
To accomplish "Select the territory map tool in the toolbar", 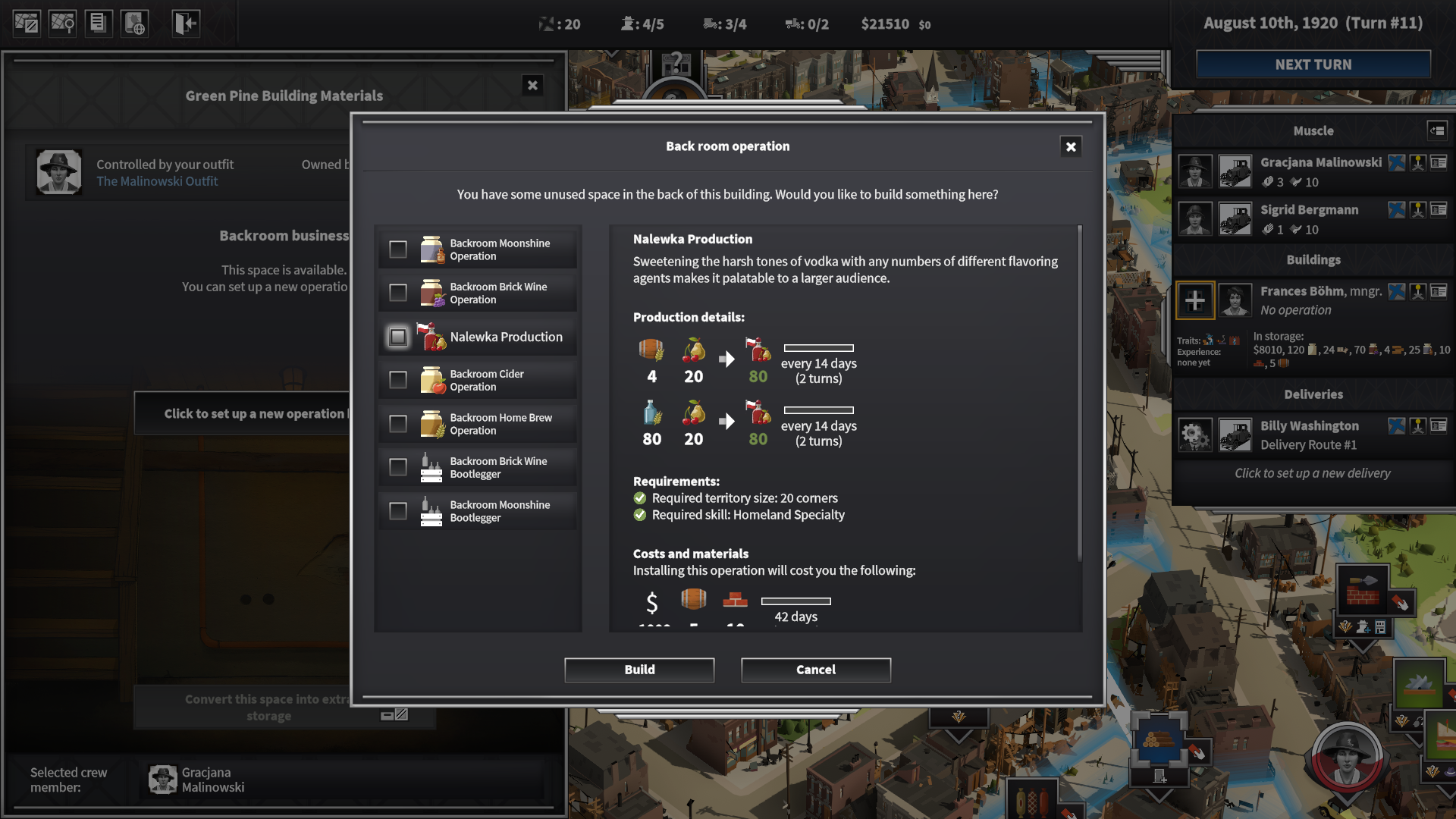I will (26, 23).
